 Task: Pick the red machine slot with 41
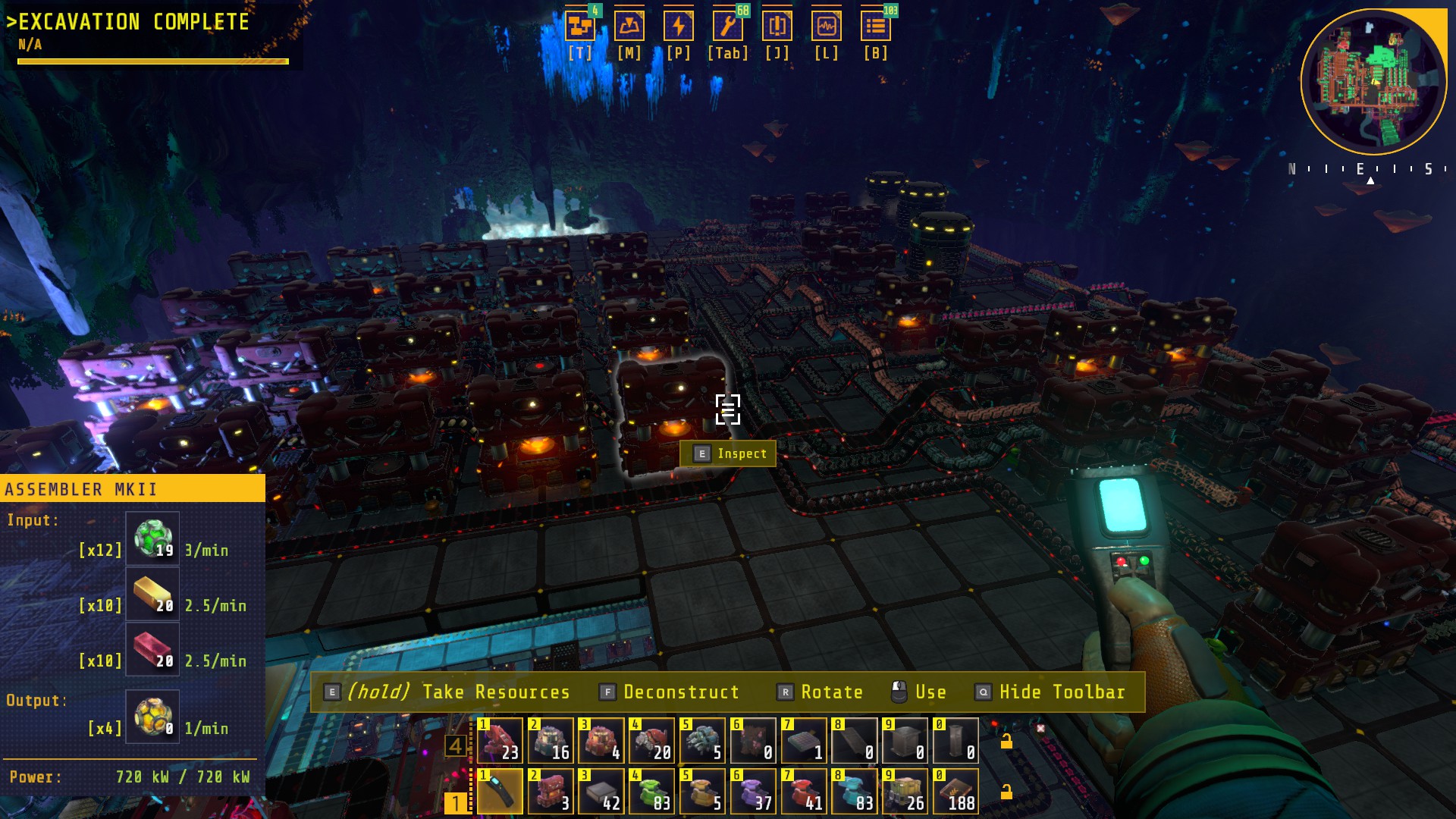click(x=803, y=791)
